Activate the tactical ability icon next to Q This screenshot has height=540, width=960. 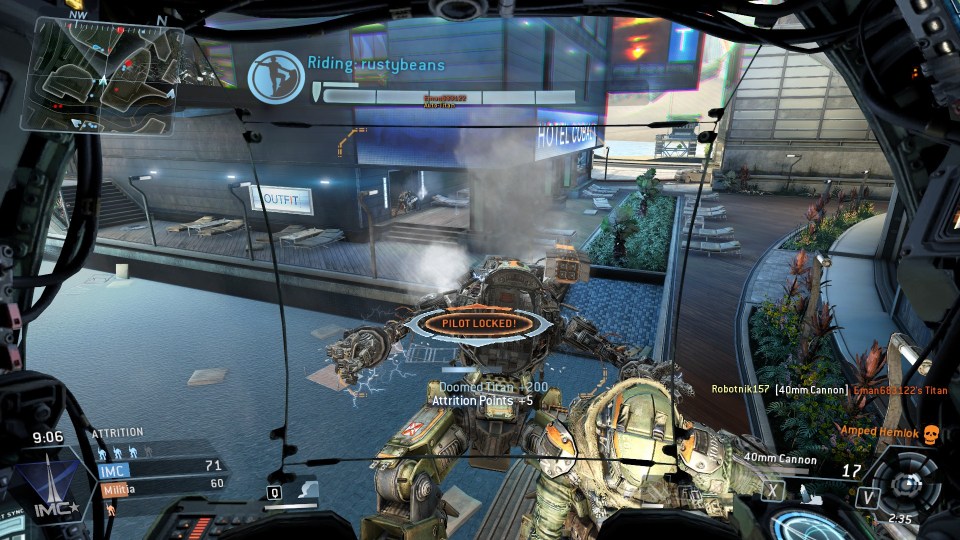pos(308,490)
